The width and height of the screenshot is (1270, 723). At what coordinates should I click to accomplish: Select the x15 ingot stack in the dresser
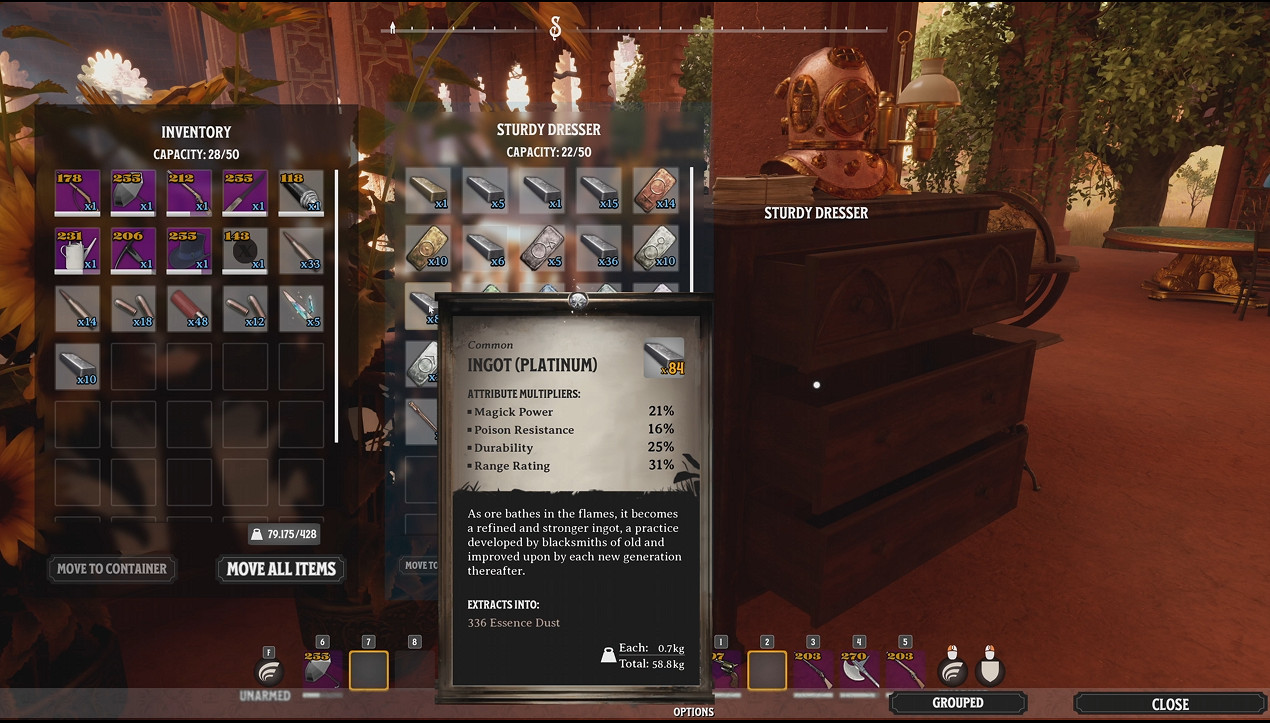coord(598,190)
